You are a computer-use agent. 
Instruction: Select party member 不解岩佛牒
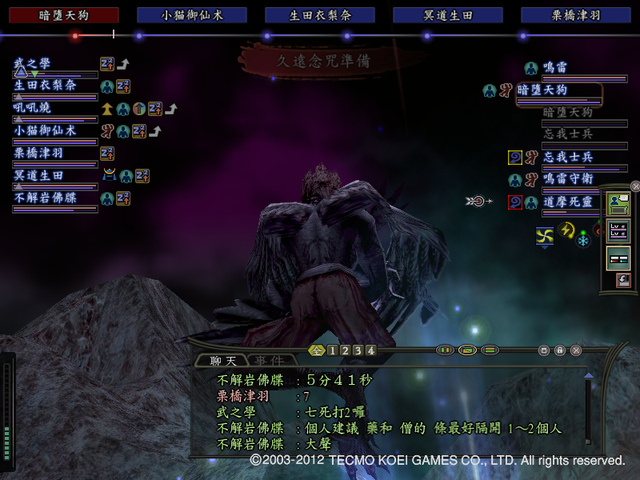(x=45, y=198)
